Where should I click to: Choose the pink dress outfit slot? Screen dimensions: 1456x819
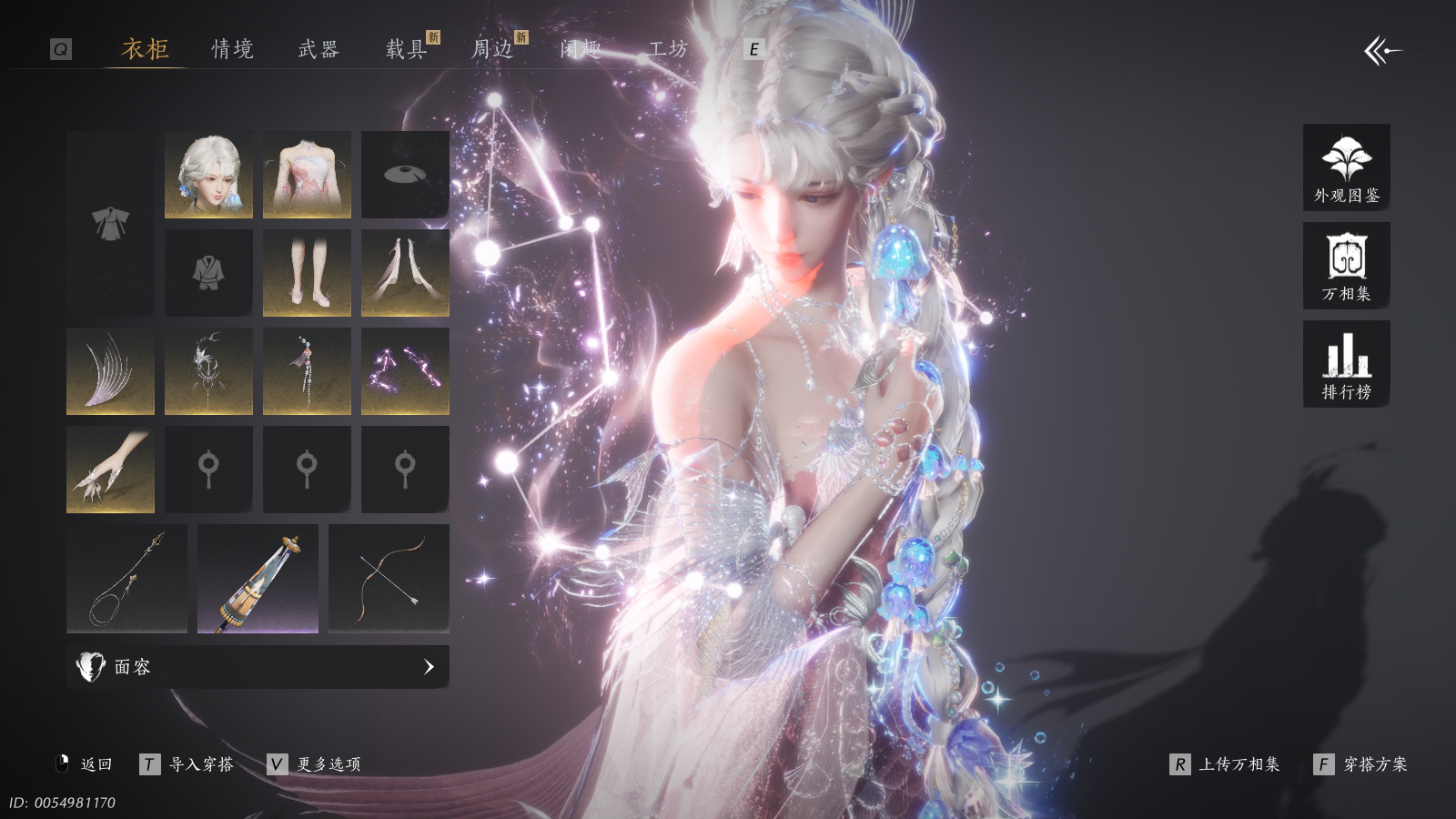[x=307, y=175]
